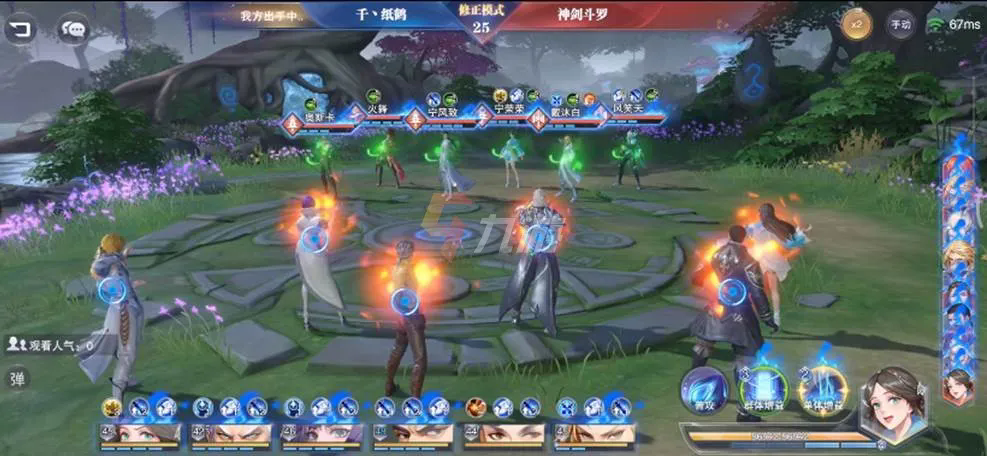Pick the last team hero portrait card

click(x=594, y=434)
